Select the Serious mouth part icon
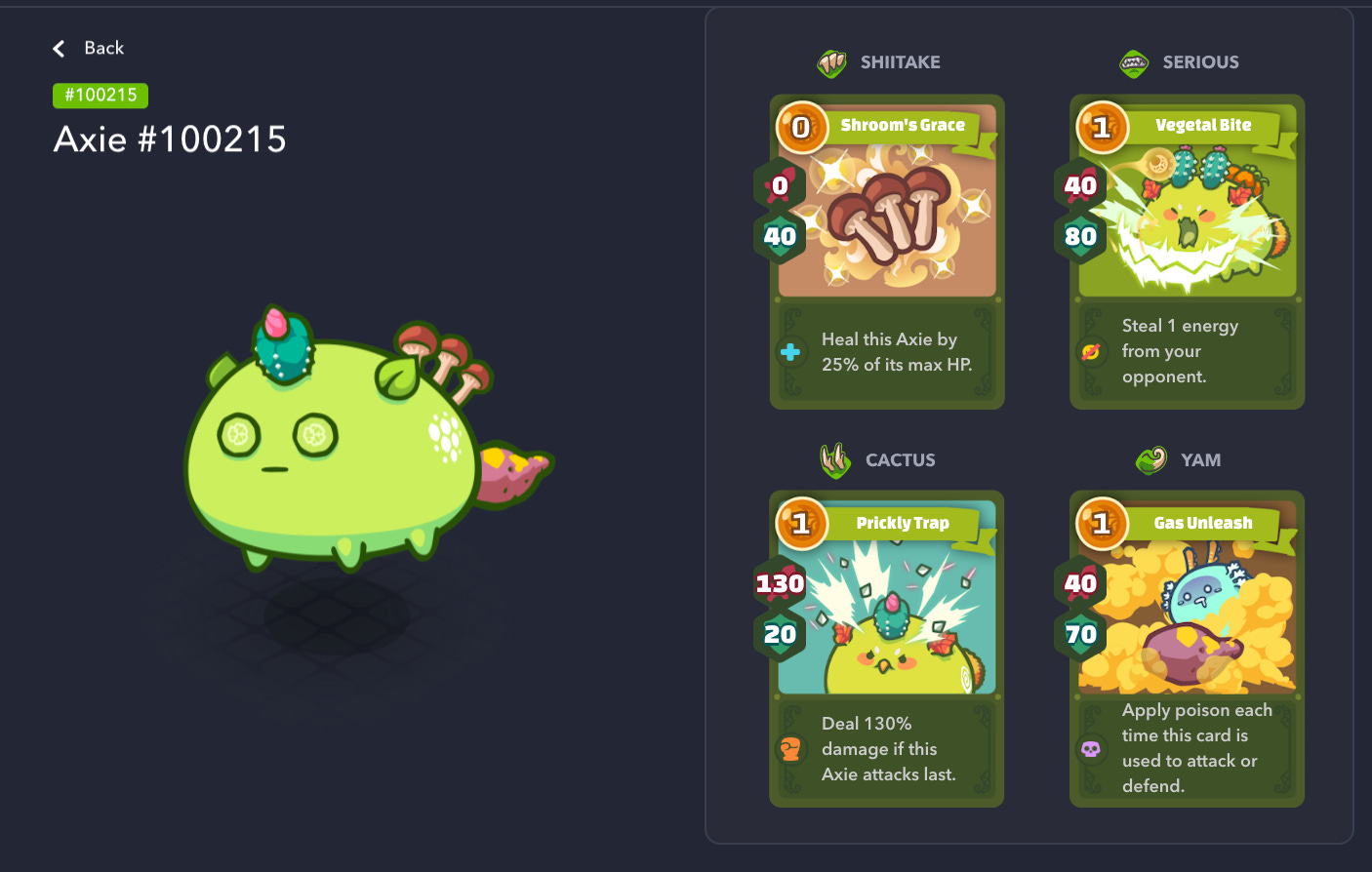The image size is (1372, 872). tap(1133, 61)
